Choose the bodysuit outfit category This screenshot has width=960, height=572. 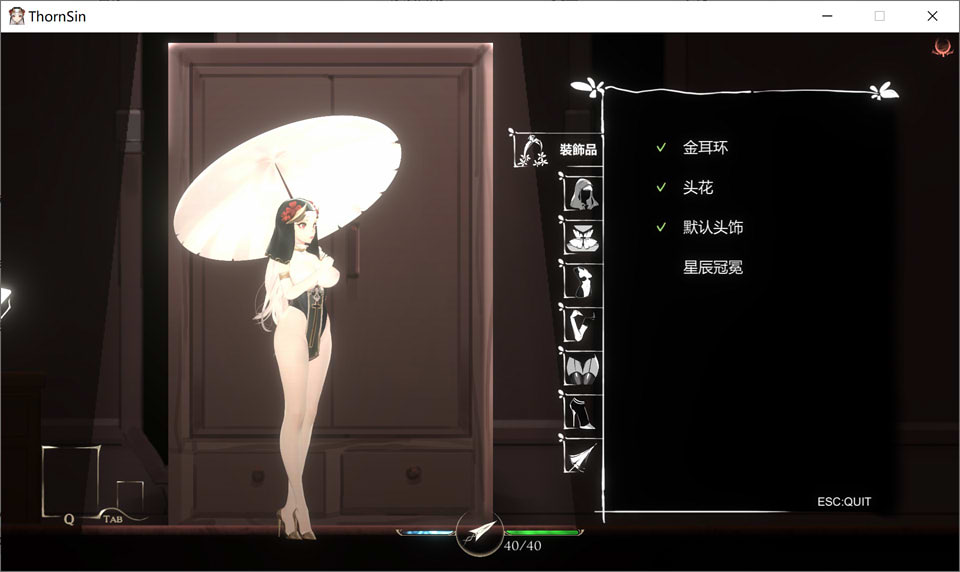click(x=581, y=282)
